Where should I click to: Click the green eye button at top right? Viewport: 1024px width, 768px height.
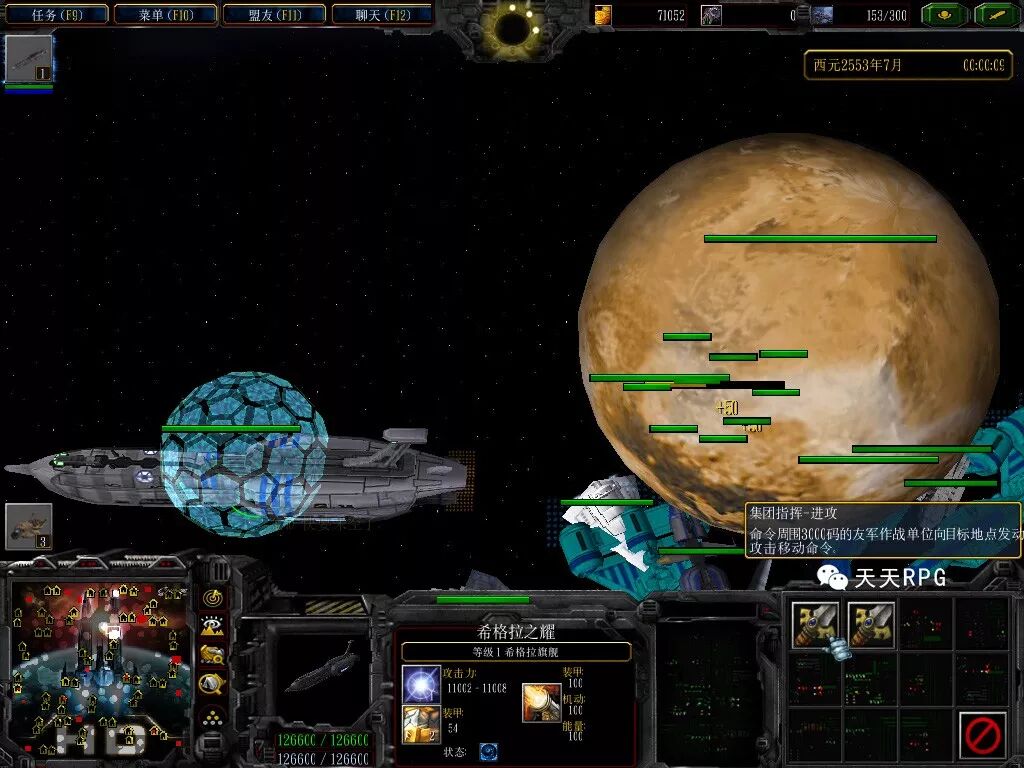[942, 15]
